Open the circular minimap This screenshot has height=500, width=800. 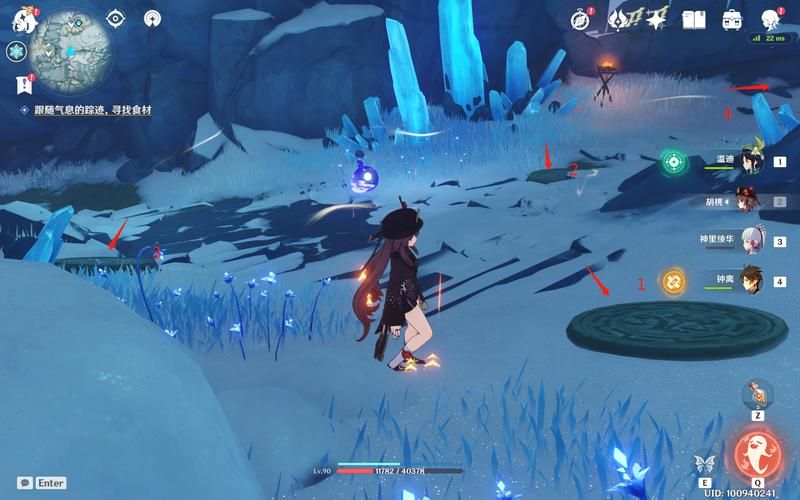point(69,46)
